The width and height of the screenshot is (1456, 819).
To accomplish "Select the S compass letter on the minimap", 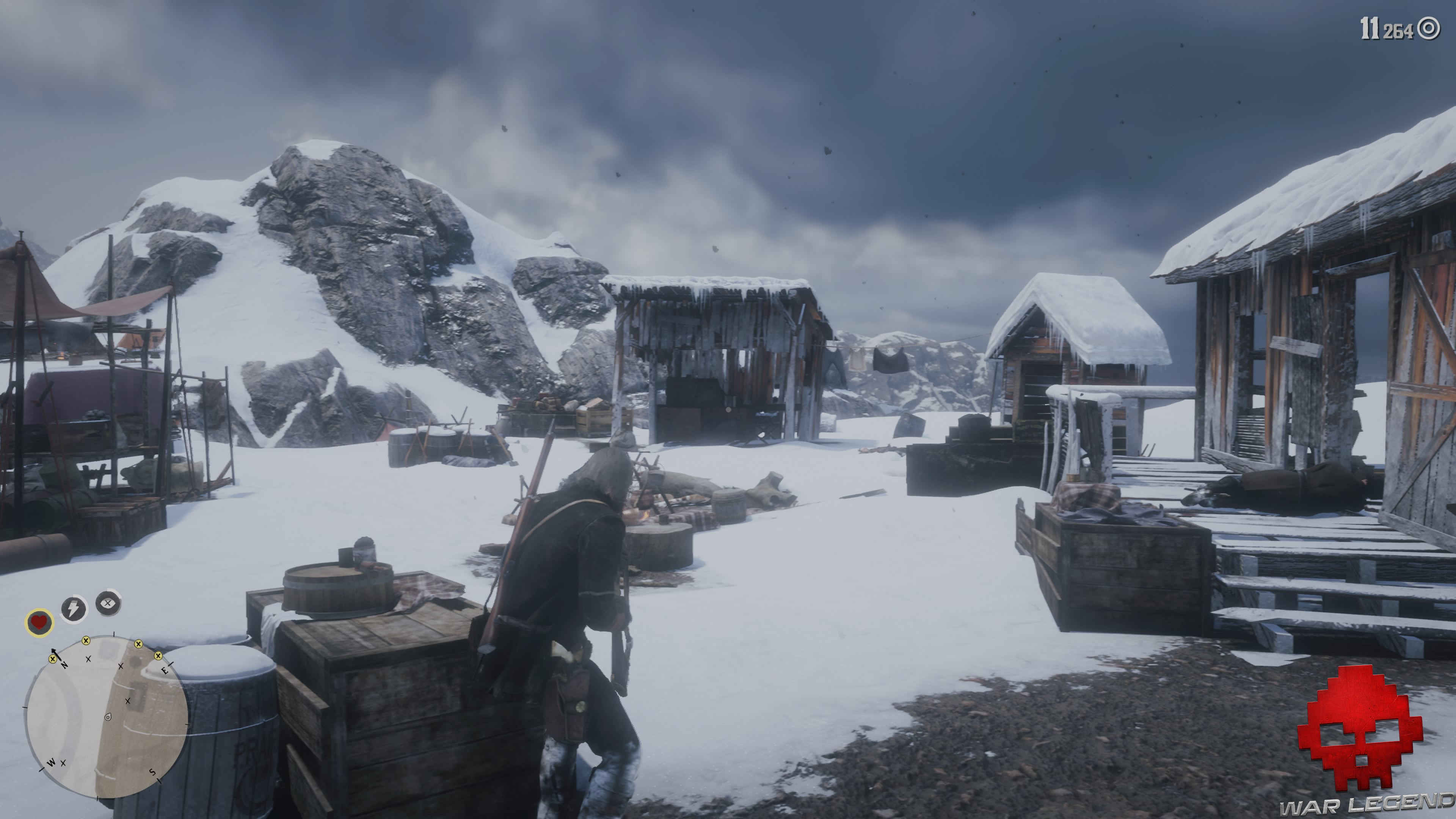I will [152, 772].
